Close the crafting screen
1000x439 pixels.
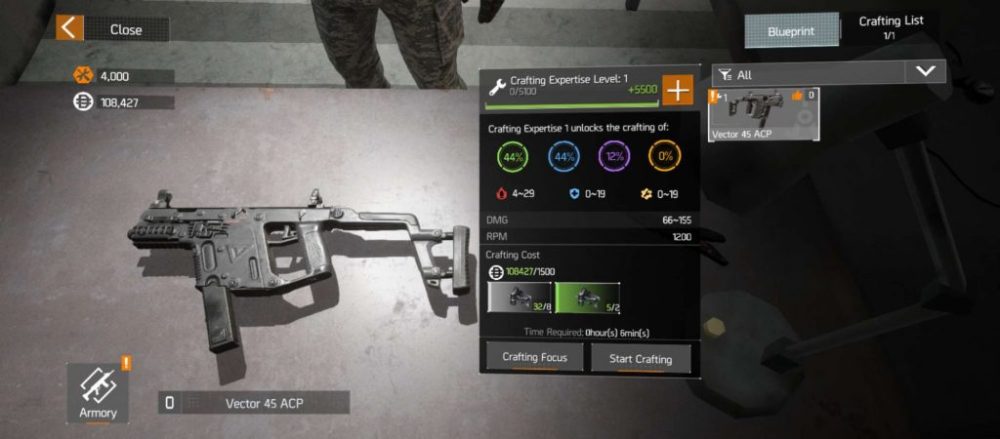click(110, 29)
